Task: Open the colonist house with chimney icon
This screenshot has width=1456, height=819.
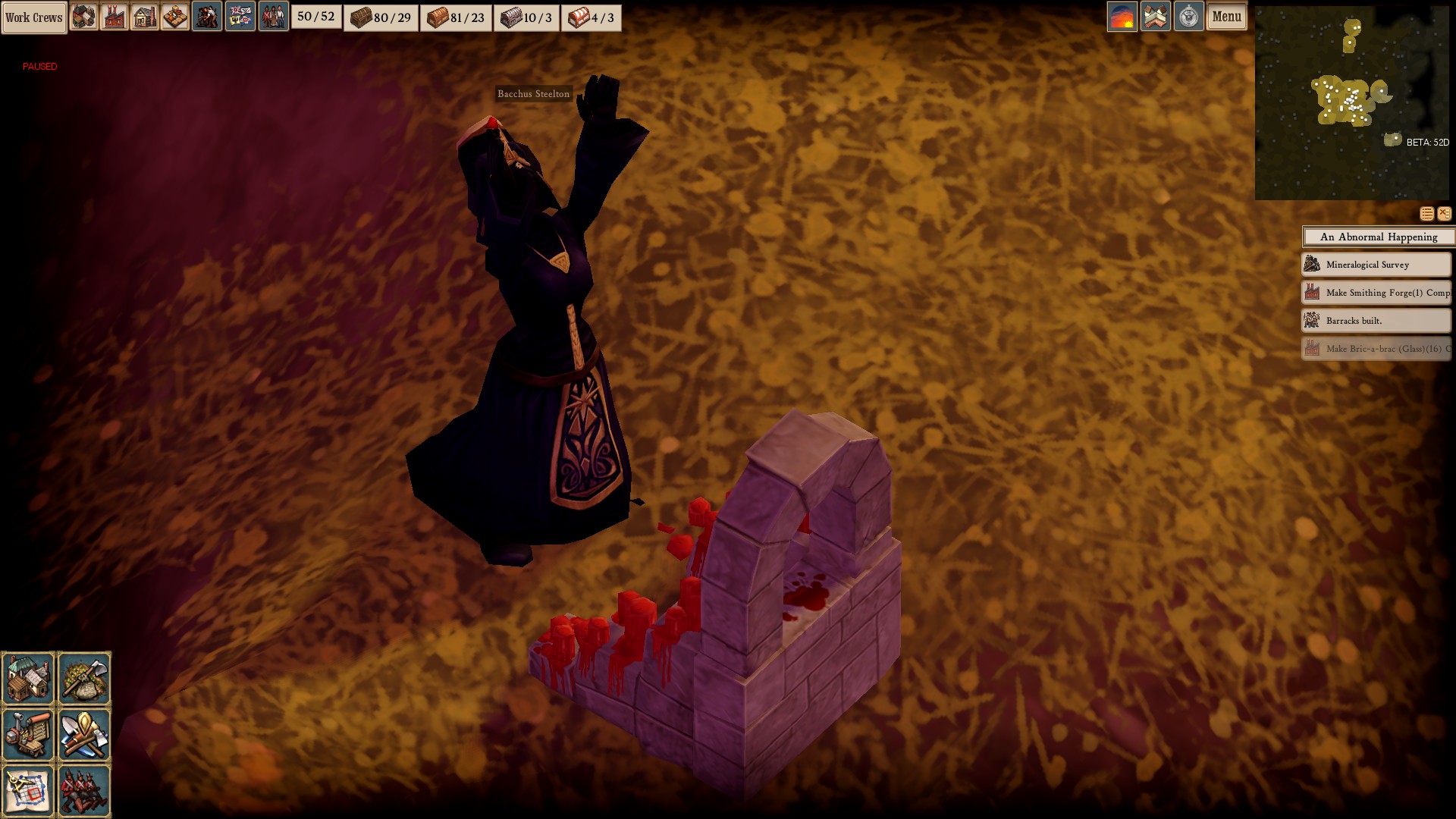Action: pyautogui.click(x=144, y=17)
